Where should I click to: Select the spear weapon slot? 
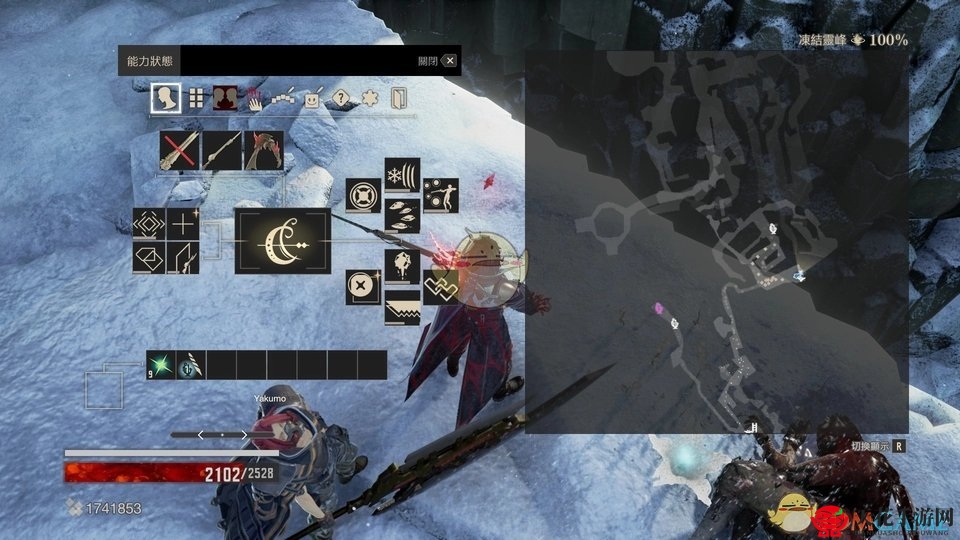coord(222,151)
